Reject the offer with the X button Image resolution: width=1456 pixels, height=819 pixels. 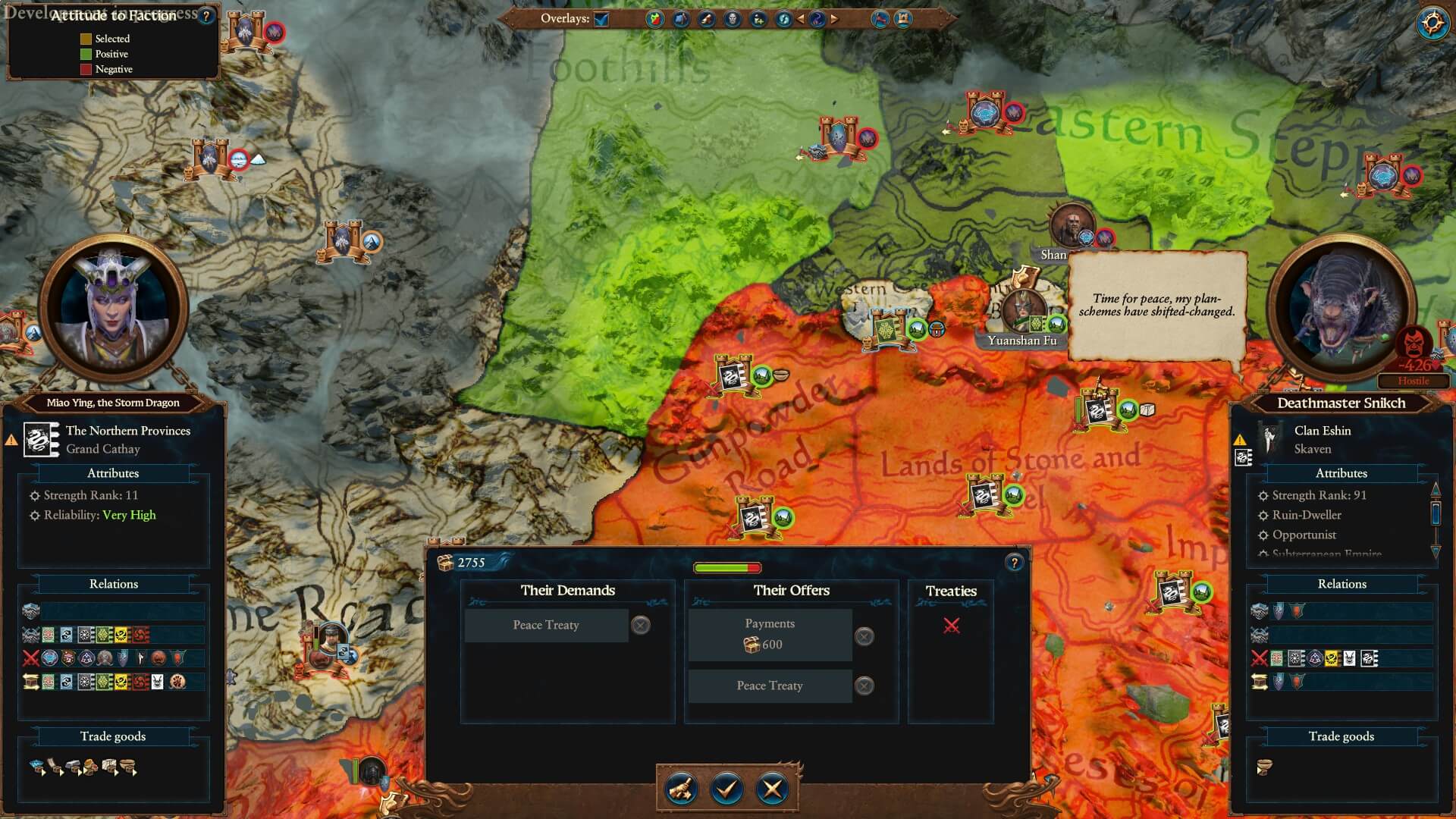772,789
